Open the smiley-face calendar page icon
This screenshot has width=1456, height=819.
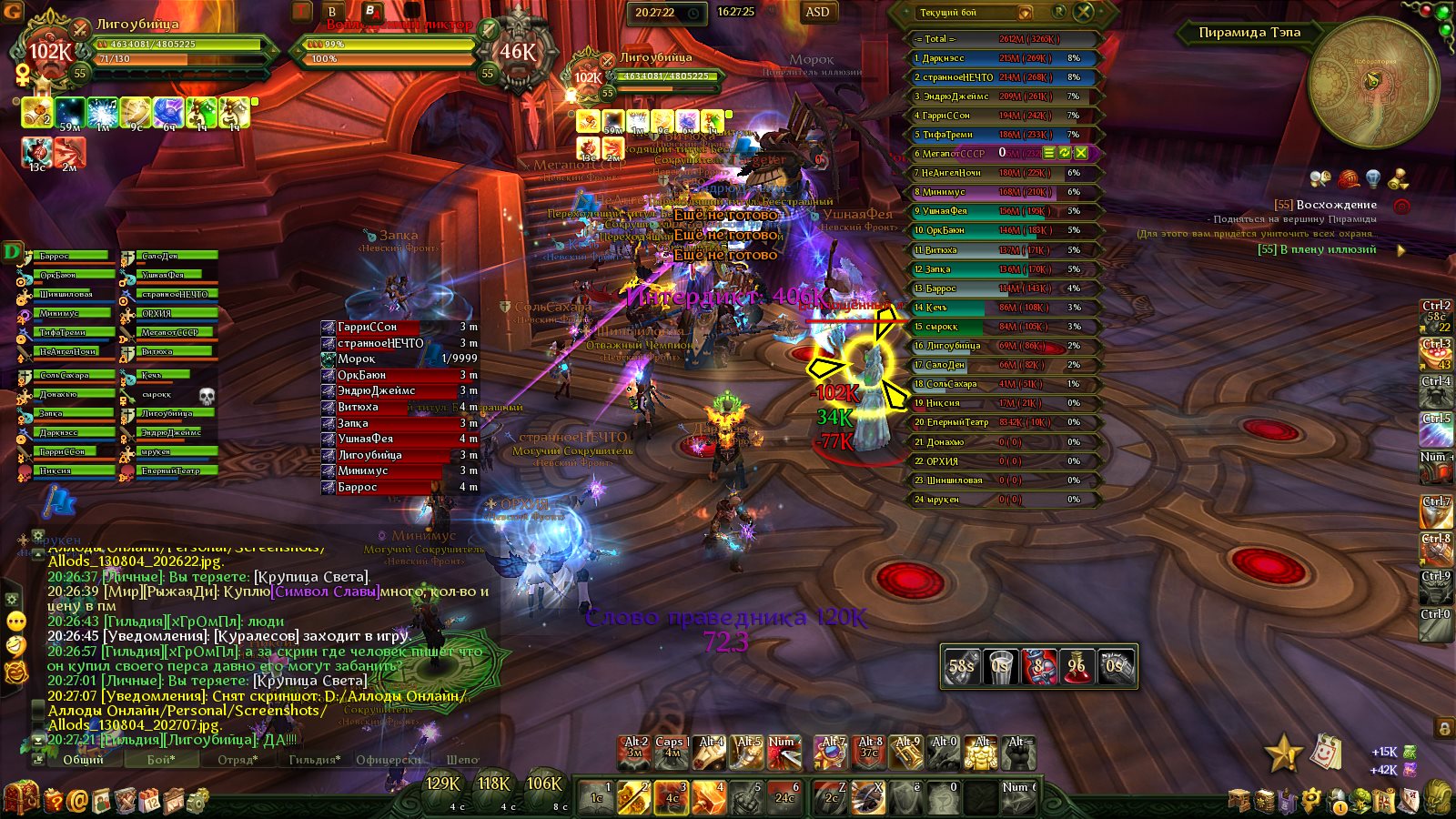click(x=1326, y=752)
